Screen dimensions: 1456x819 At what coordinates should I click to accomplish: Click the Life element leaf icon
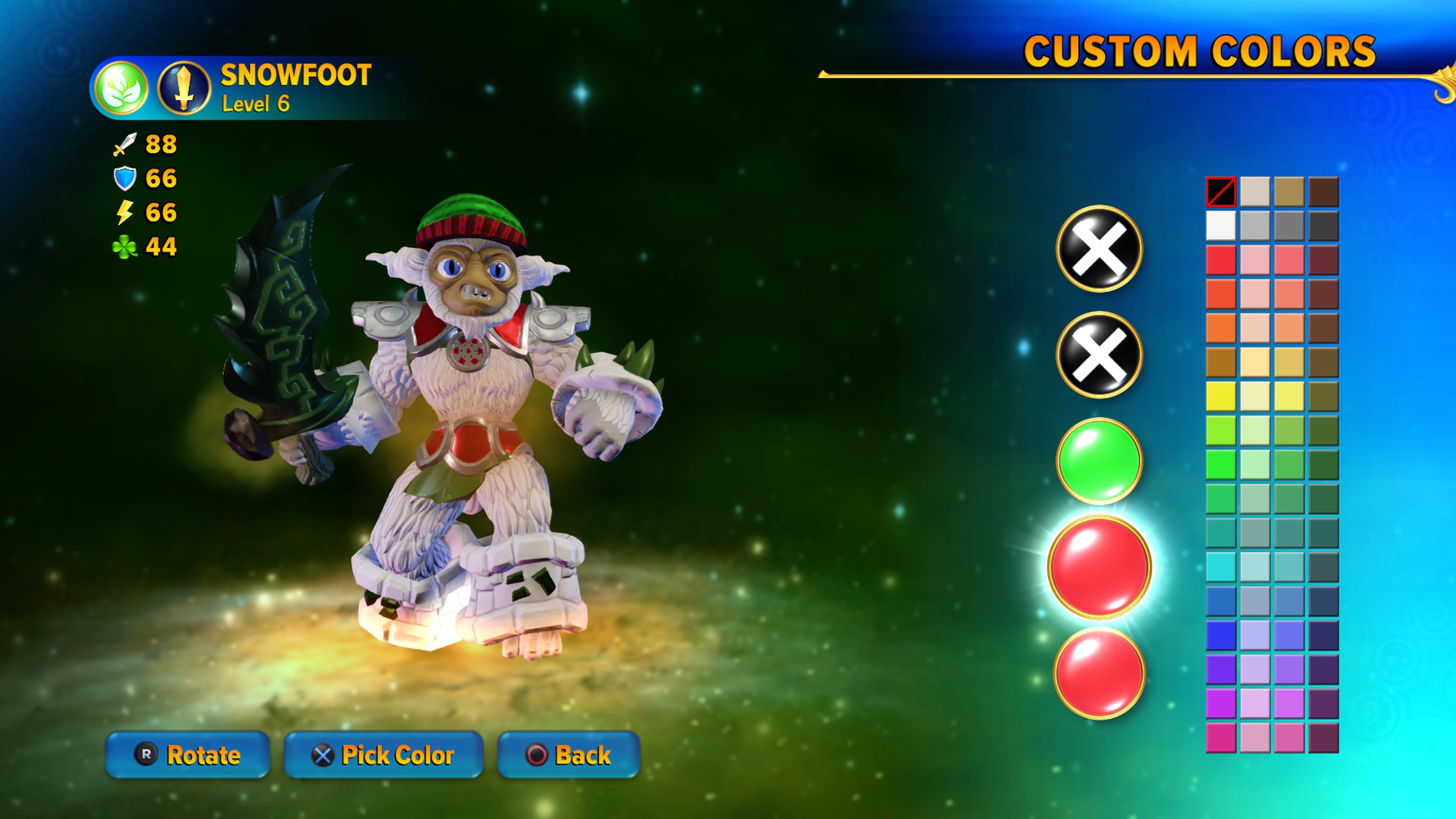coord(121,88)
